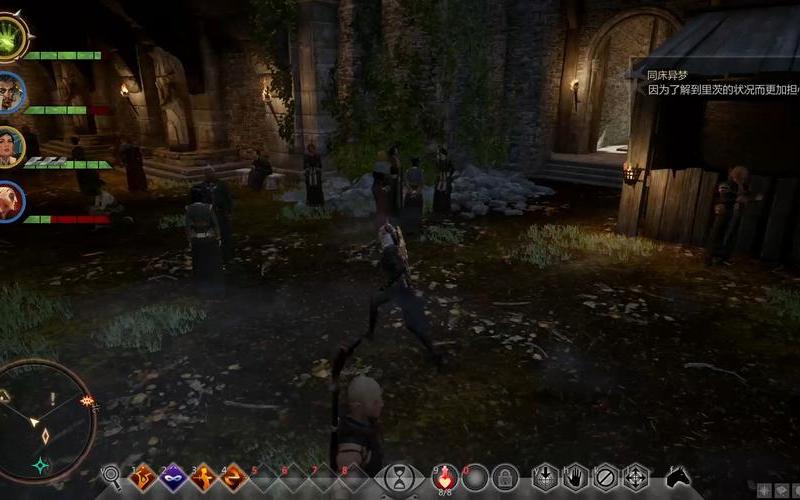Click the orange burst marker on minimap edge

[x=87, y=401]
